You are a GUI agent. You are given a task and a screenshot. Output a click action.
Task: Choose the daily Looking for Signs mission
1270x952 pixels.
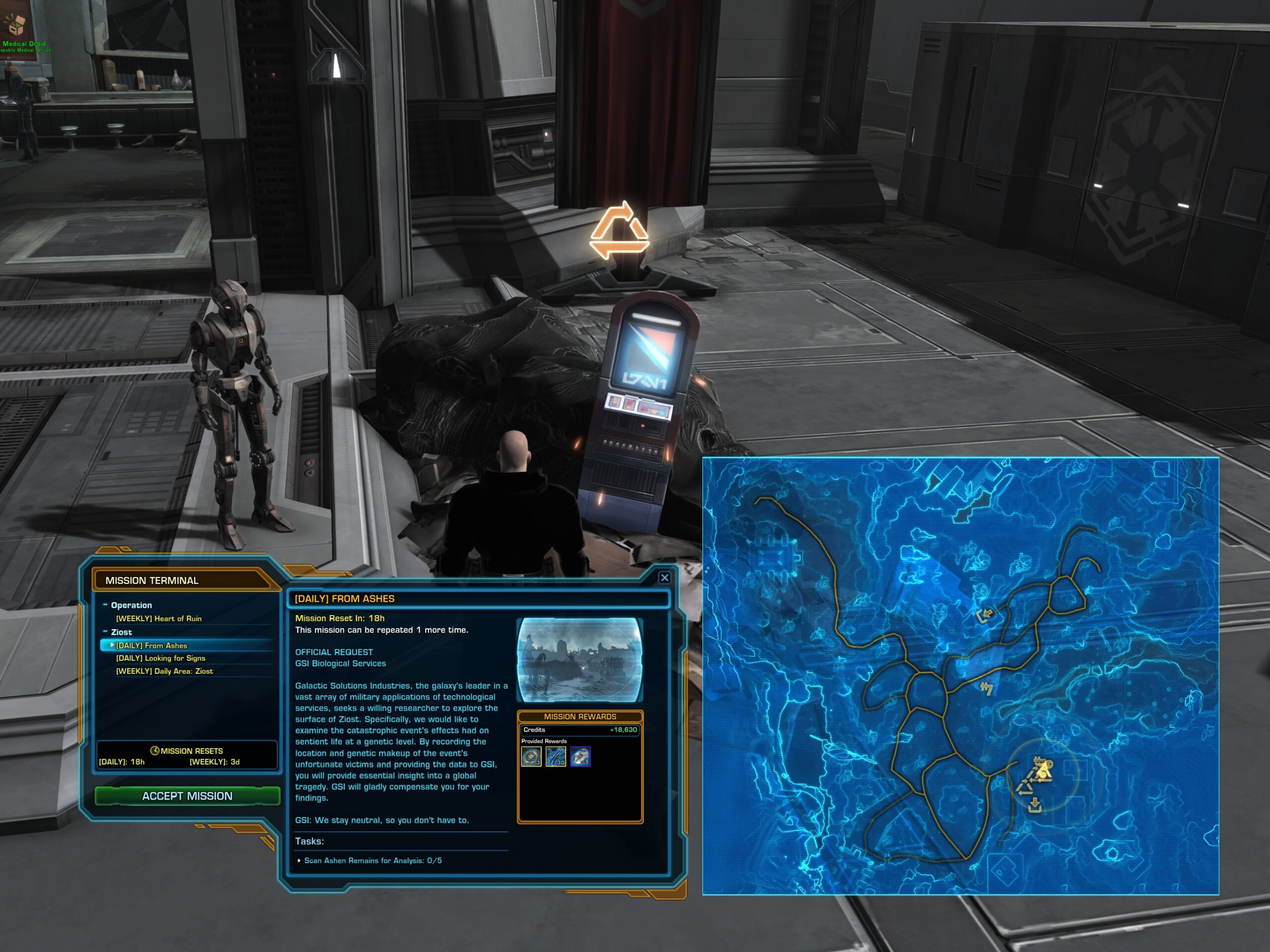[x=160, y=658]
